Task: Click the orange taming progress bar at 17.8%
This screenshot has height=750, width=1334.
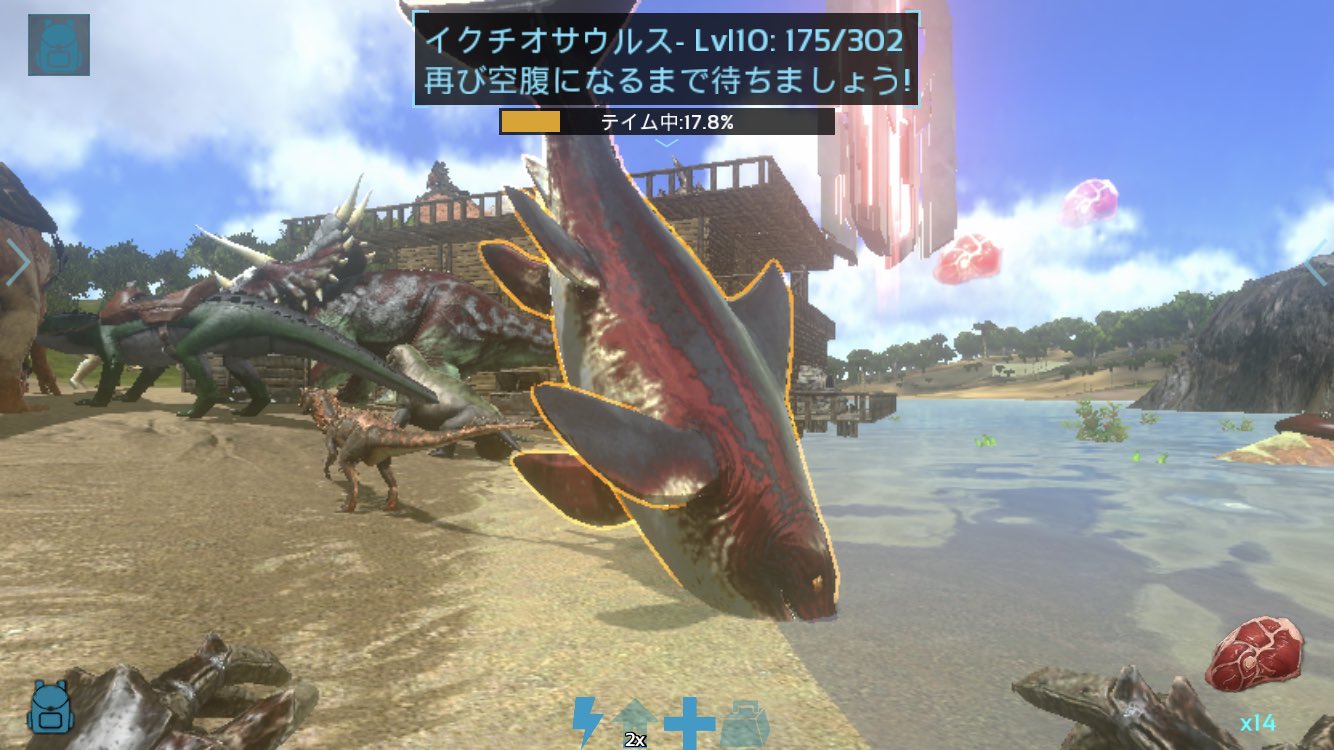Action: (529, 123)
